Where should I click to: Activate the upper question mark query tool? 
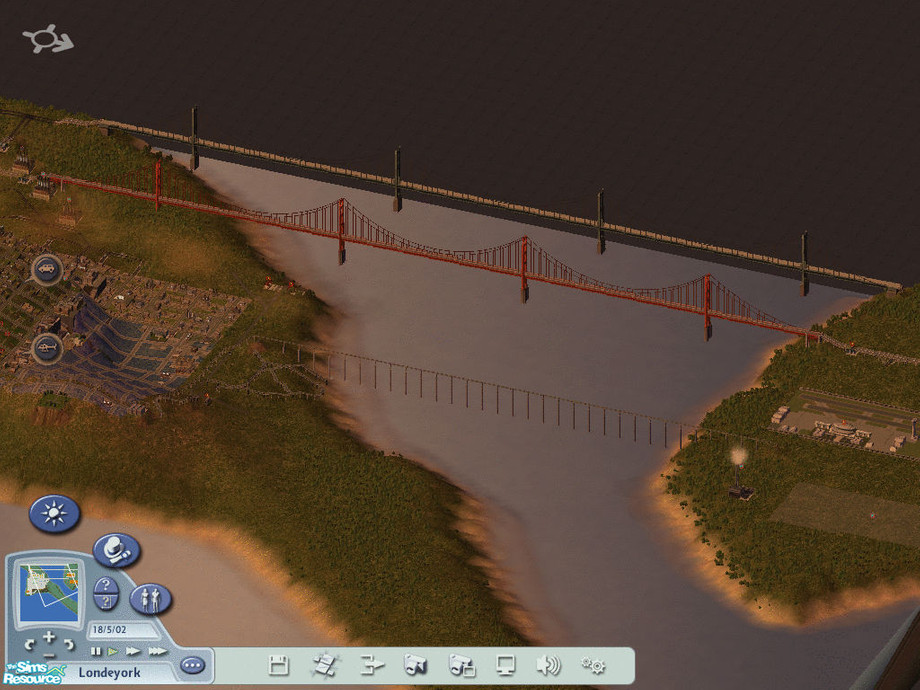pyautogui.click(x=106, y=585)
